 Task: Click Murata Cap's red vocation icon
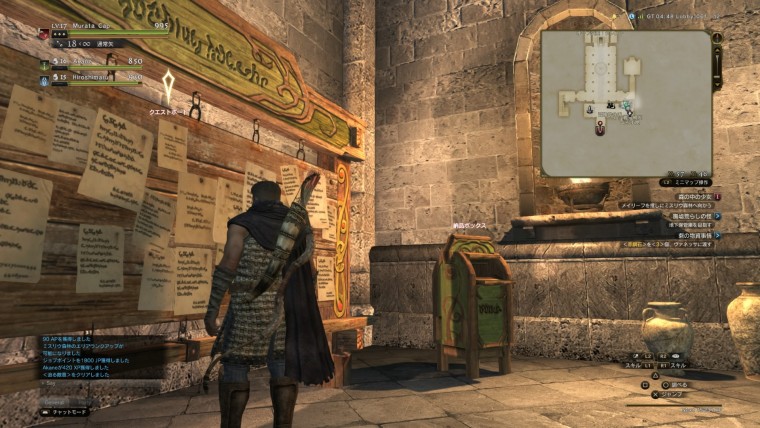click(44, 33)
